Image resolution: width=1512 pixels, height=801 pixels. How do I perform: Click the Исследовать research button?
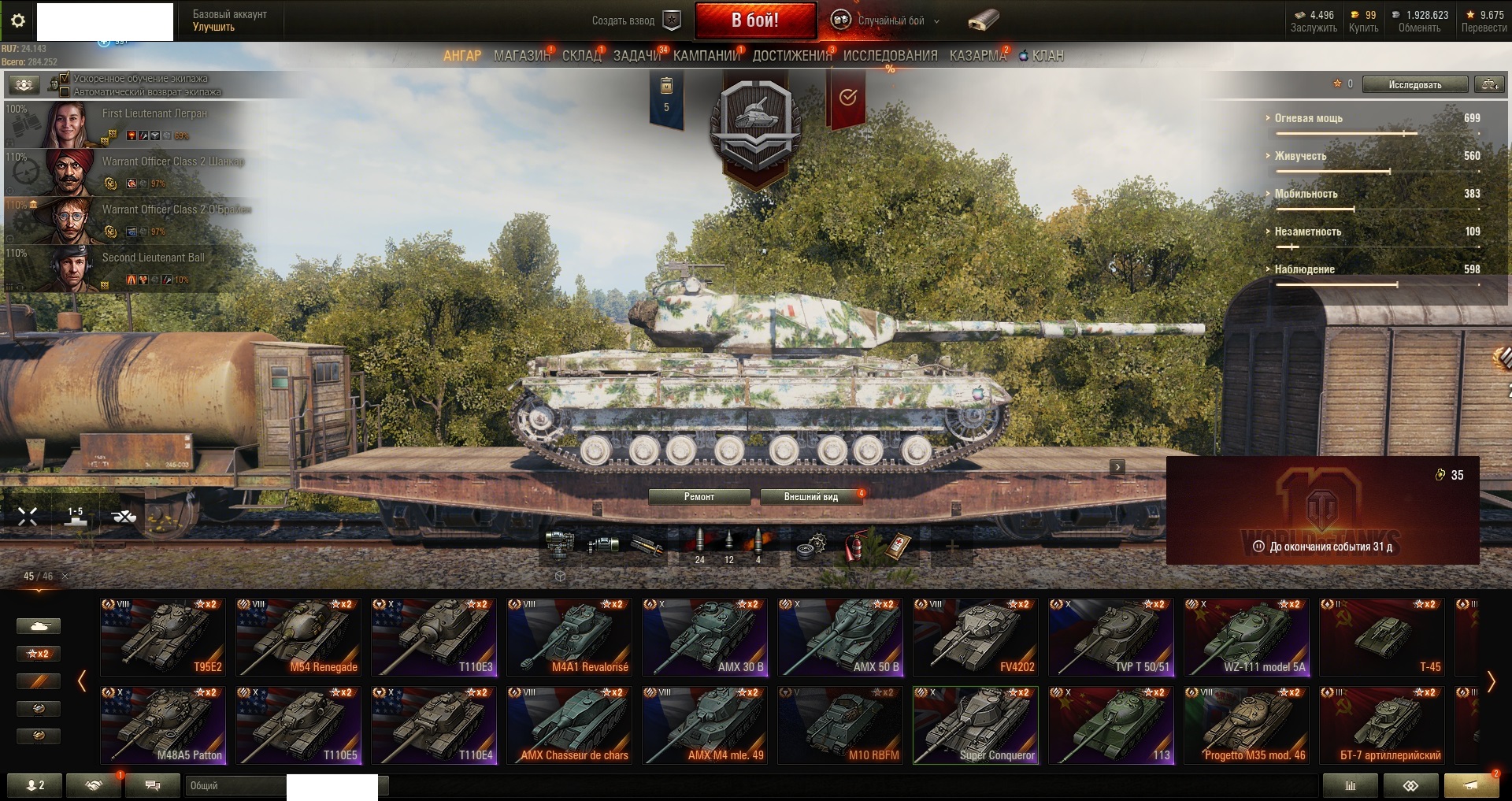coord(1414,84)
